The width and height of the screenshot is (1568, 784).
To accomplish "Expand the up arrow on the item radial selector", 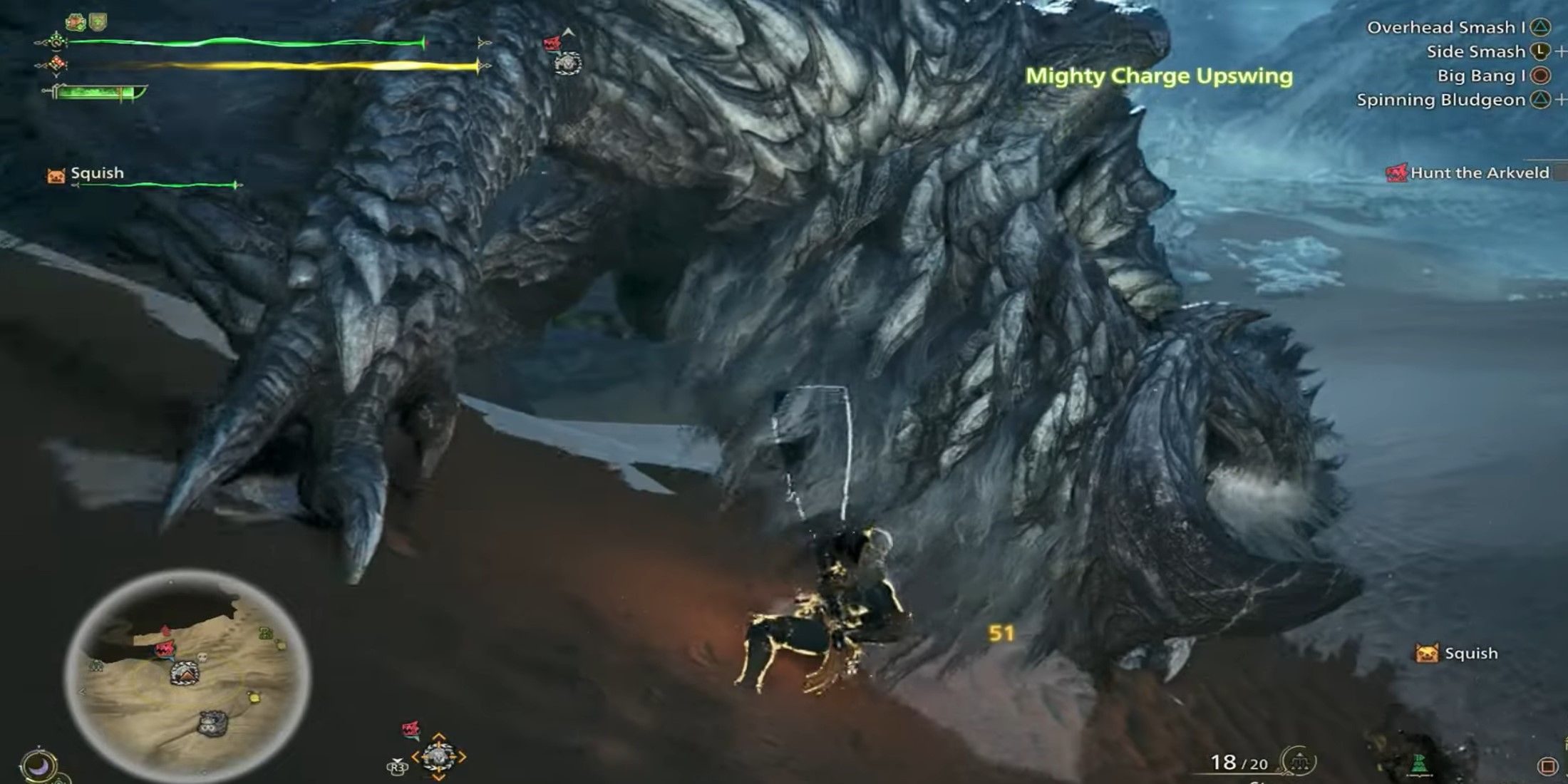I will coord(438,736).
